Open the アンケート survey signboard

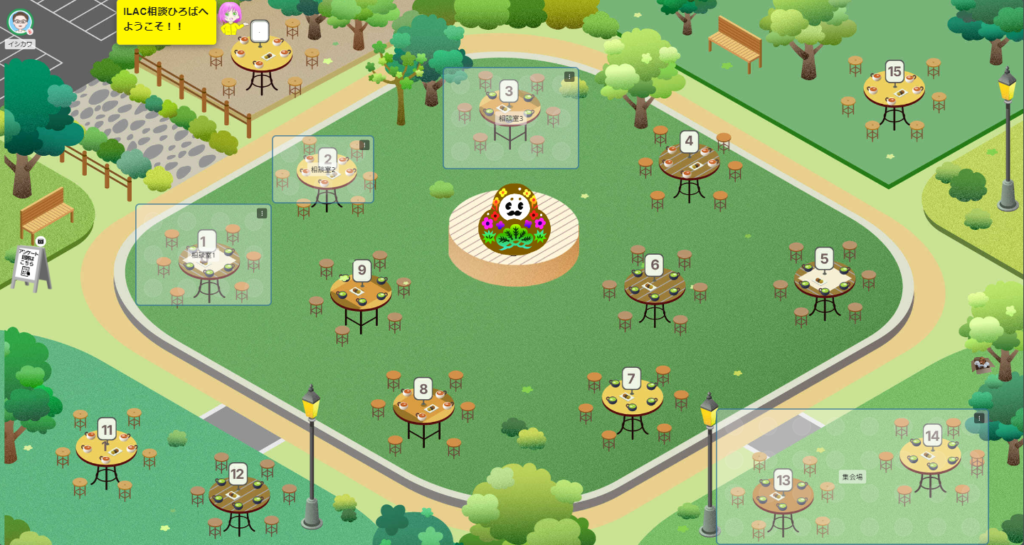pyautogui.click(x=31, y=265)
